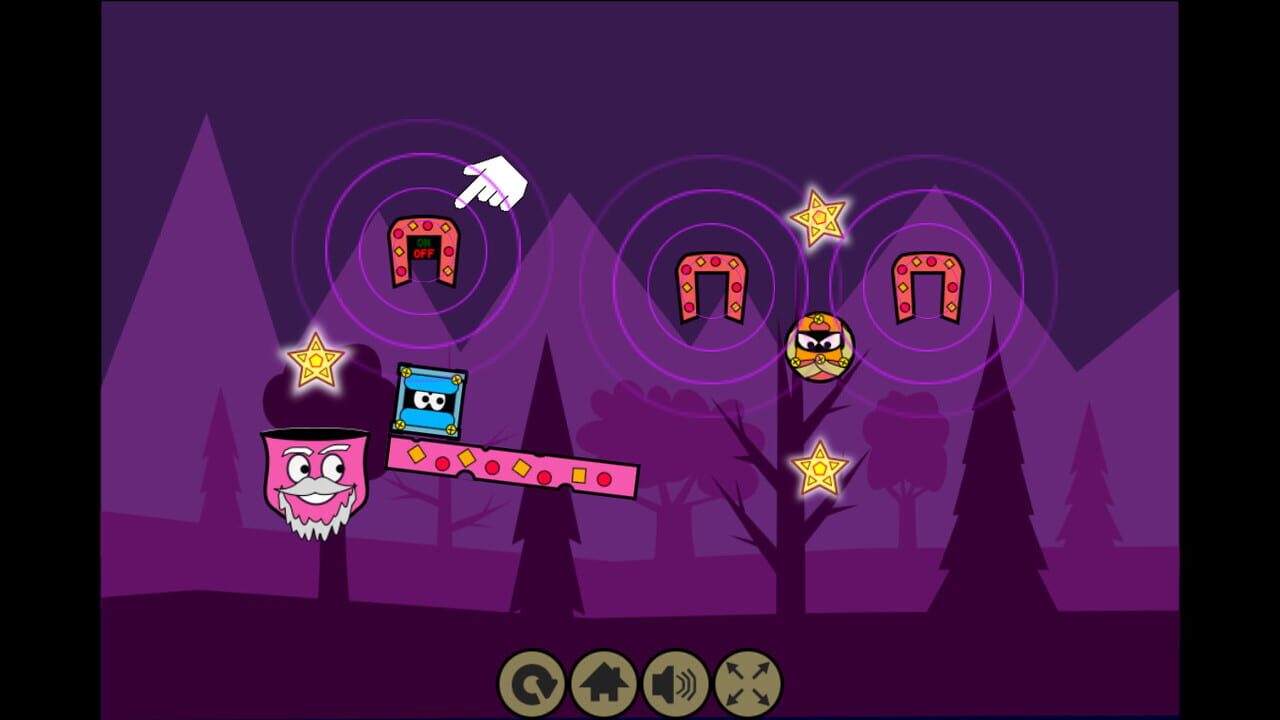Collect the star near the top right magnets
The width and height of the screenshot is (1280, 720).
coord(820,217)
